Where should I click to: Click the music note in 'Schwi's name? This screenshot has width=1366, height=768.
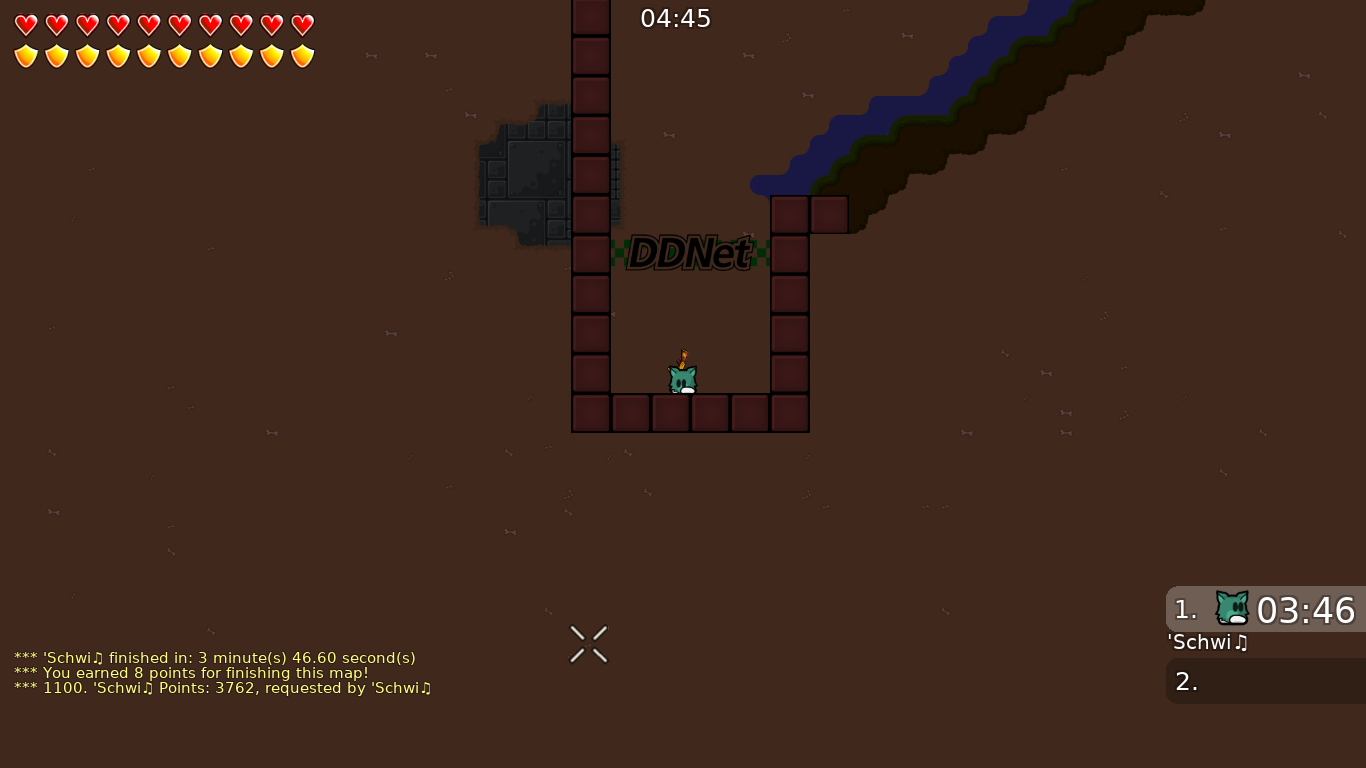[1240, 643]
